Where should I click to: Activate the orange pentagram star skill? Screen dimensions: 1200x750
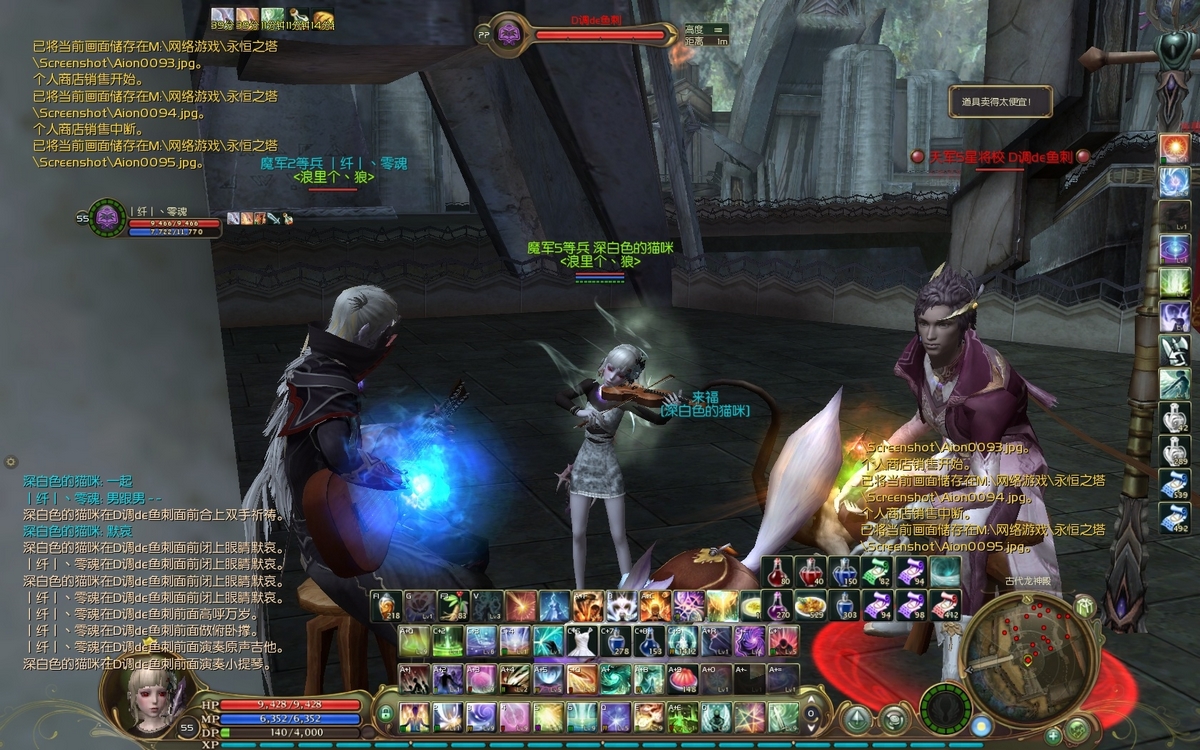coord(749,716)
